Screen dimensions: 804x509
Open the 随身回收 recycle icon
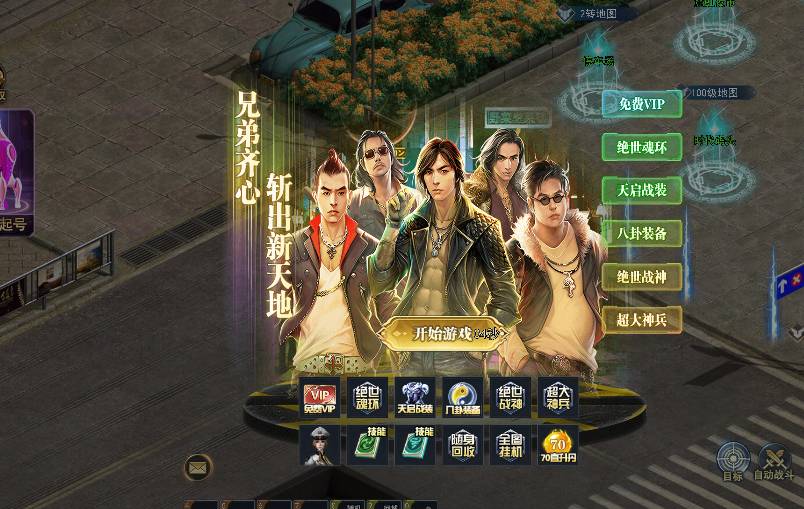click(x=463, y=445)
